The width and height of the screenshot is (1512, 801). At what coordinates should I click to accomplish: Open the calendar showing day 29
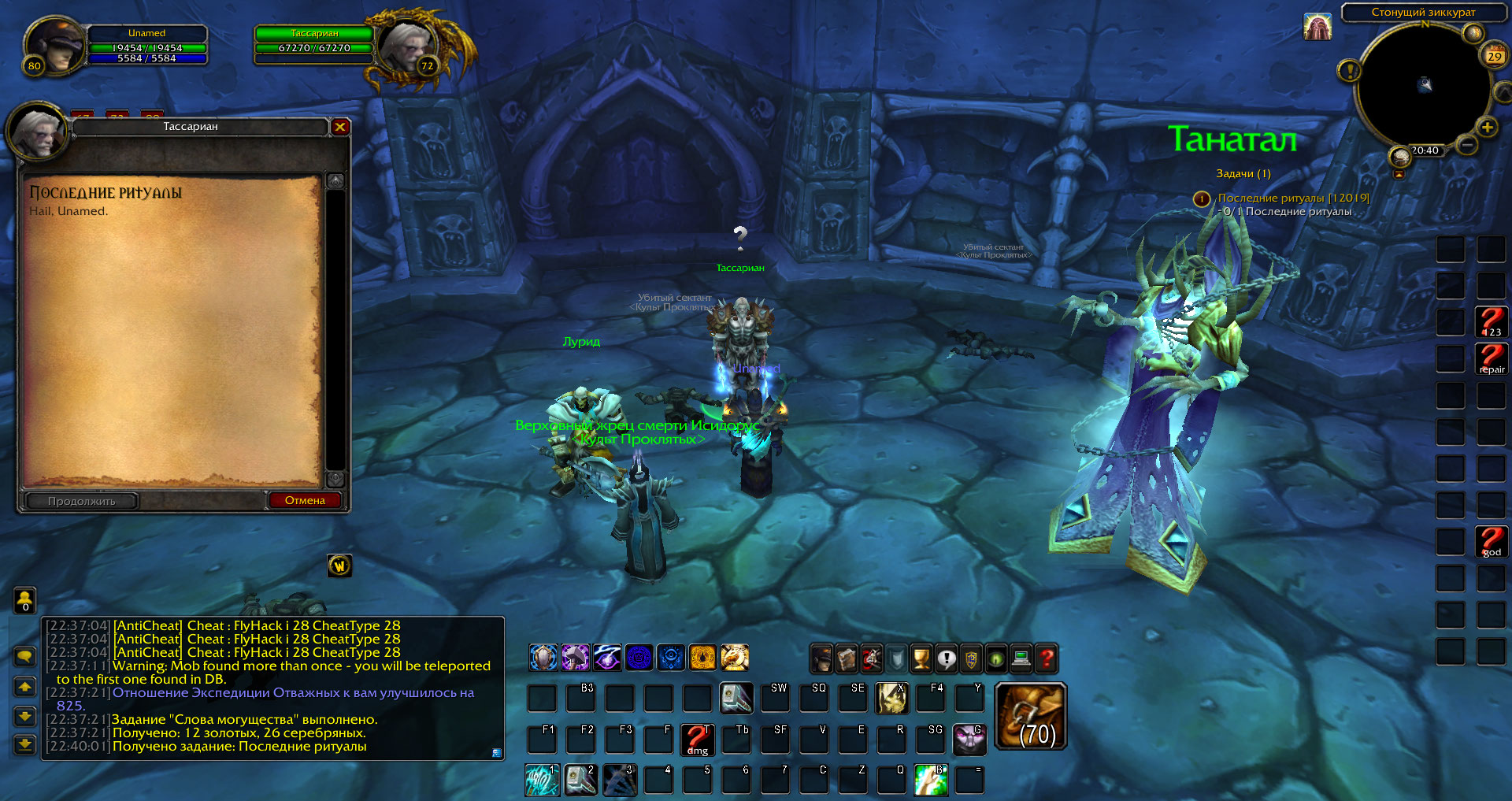pyautogui.click(x=1494, y=56)
